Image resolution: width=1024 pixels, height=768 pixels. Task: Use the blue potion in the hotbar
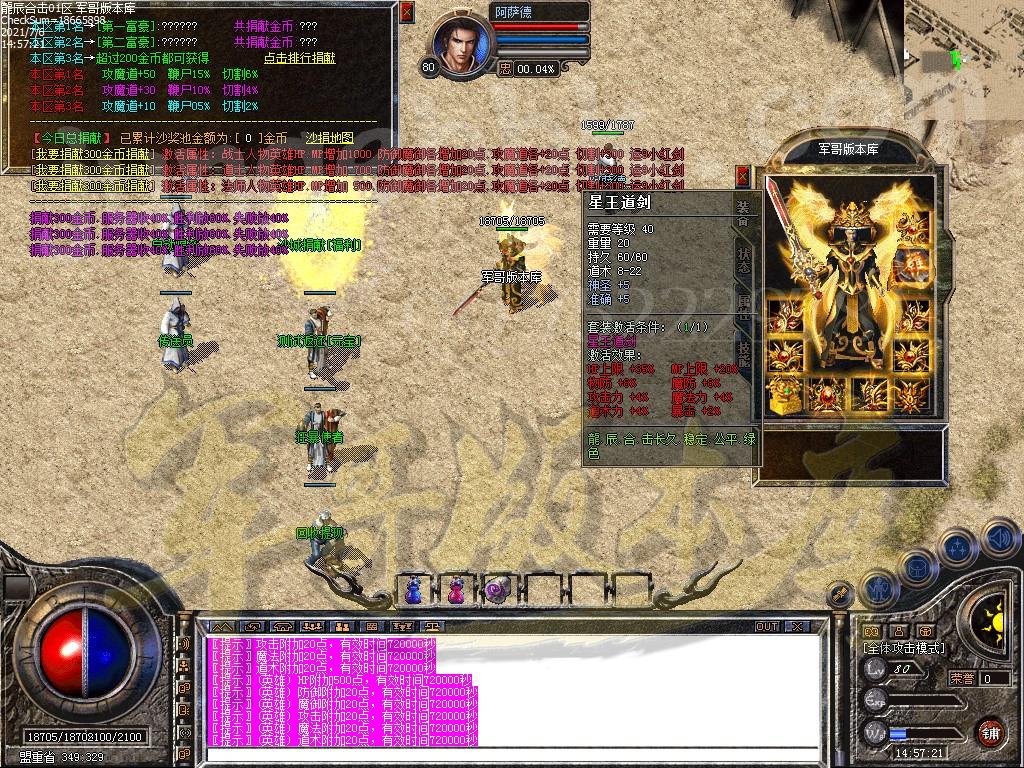413,590
